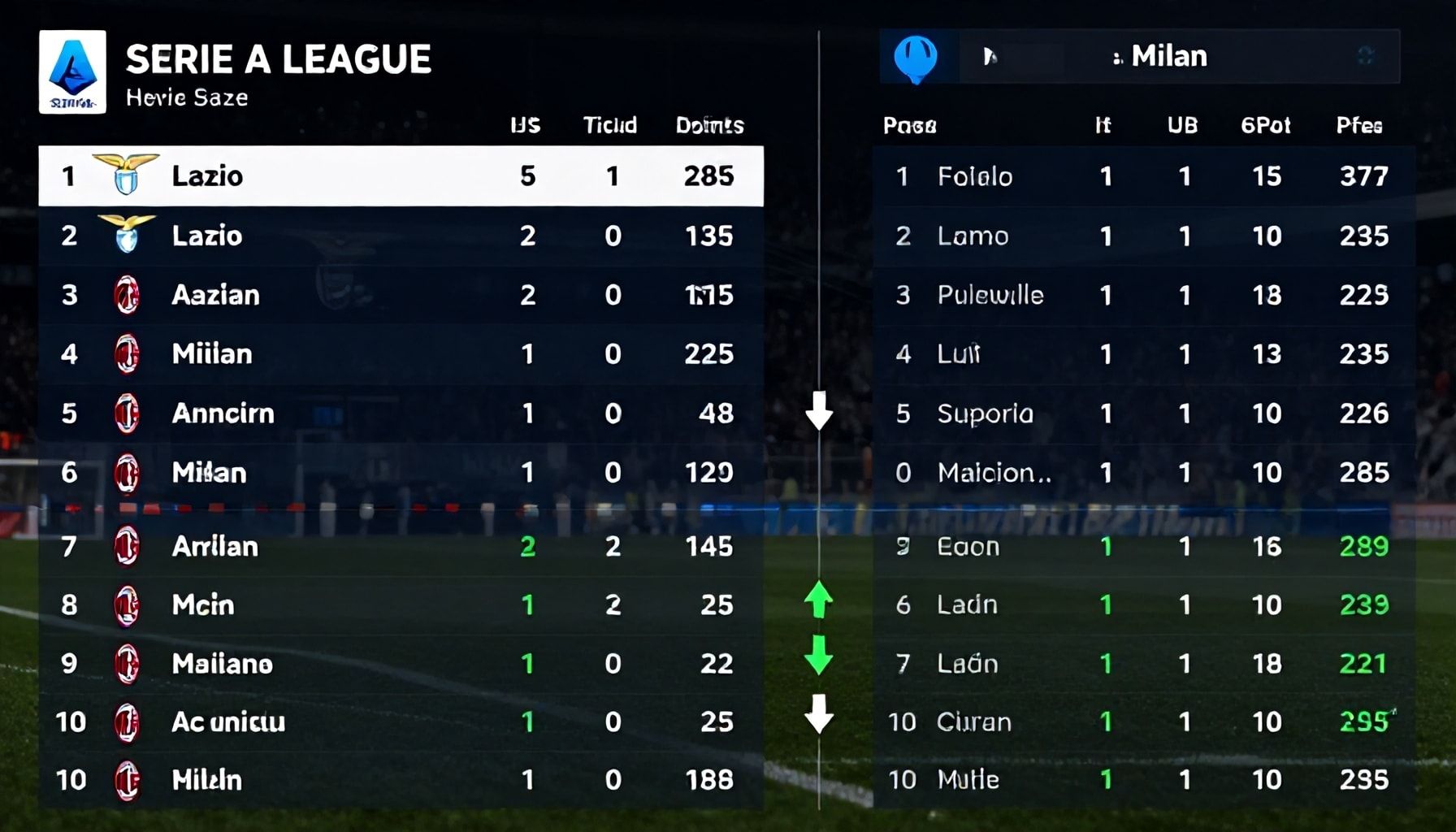Choose the Lamo row in right table
The image size is (1456, 832).
coord(1143,236)
